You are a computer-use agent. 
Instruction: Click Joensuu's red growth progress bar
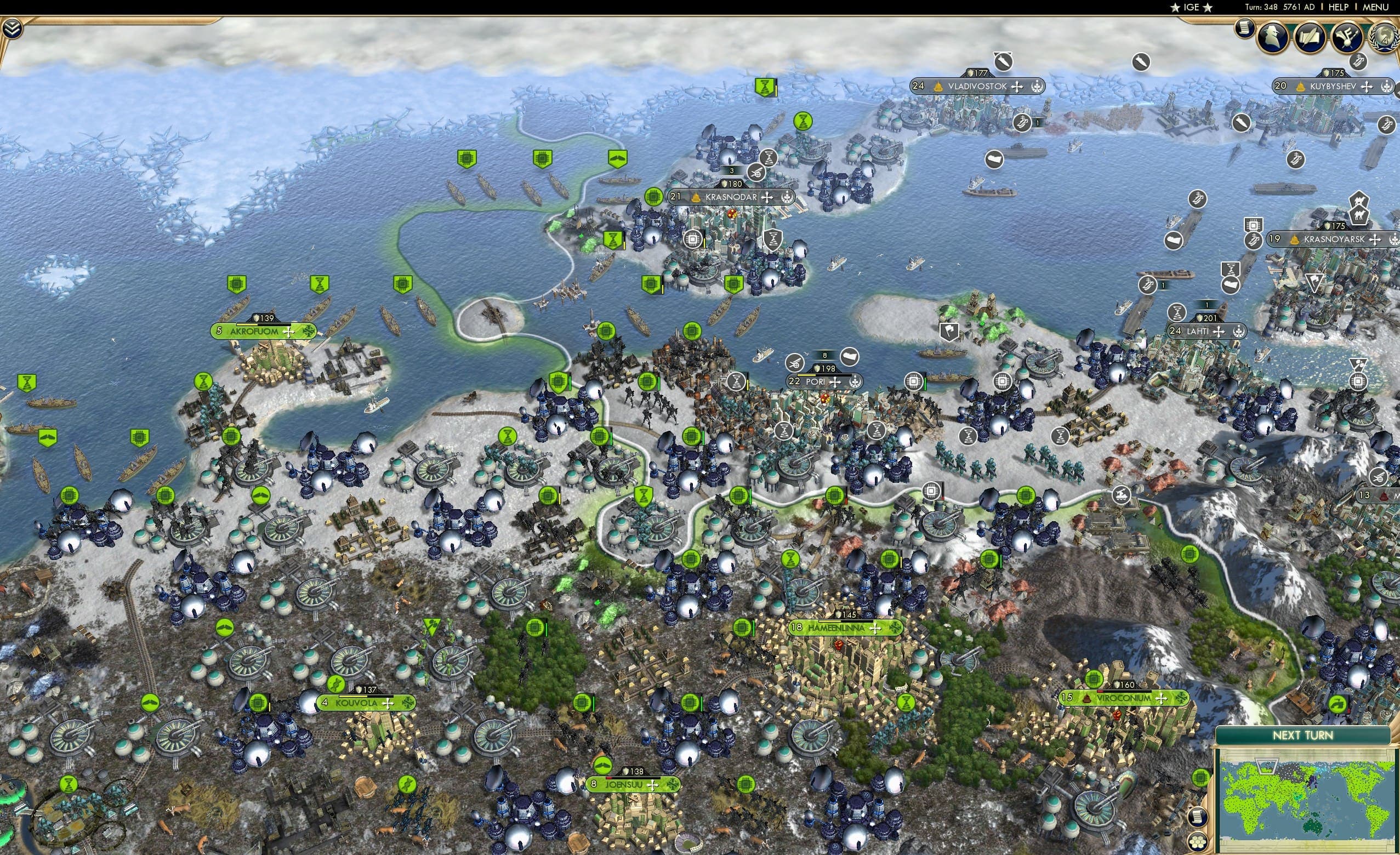[610, 778]
